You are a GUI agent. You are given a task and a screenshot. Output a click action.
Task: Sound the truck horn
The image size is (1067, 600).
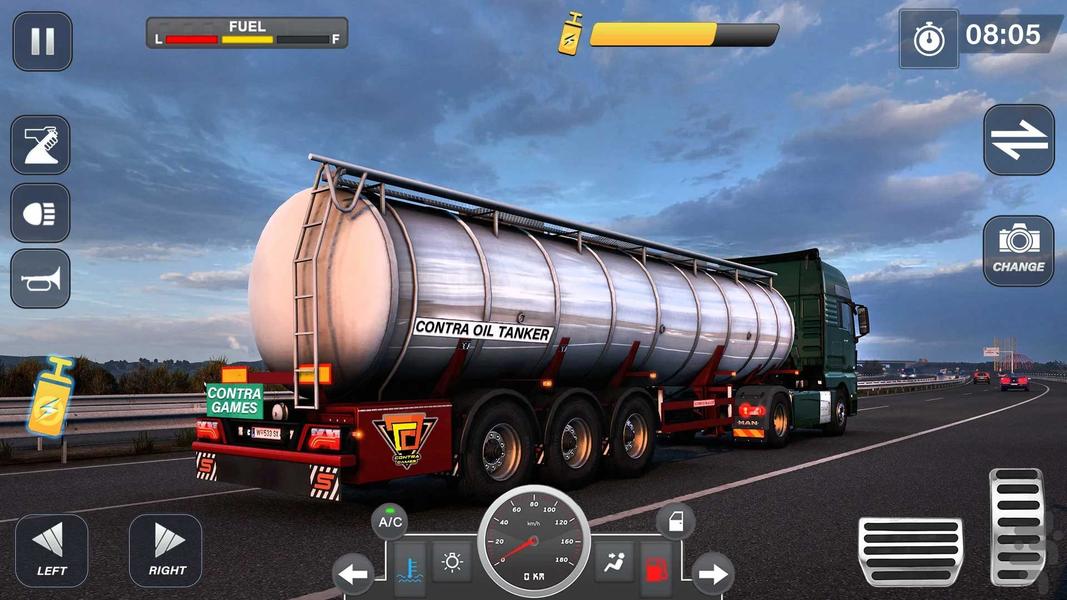(40, 278)
